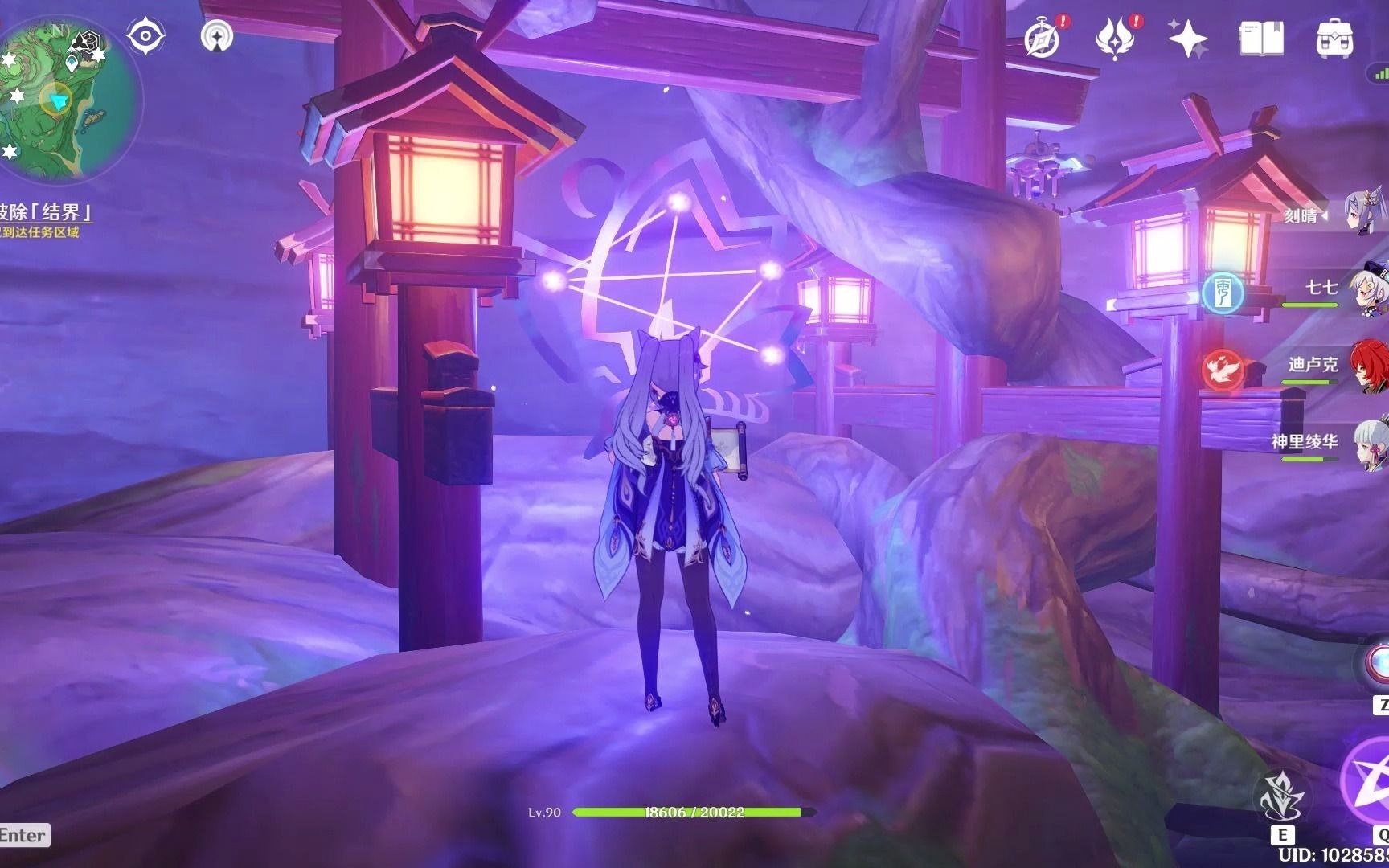
Task: Open the Events menu with notification badge
Action: click(x=1114, y=38)
